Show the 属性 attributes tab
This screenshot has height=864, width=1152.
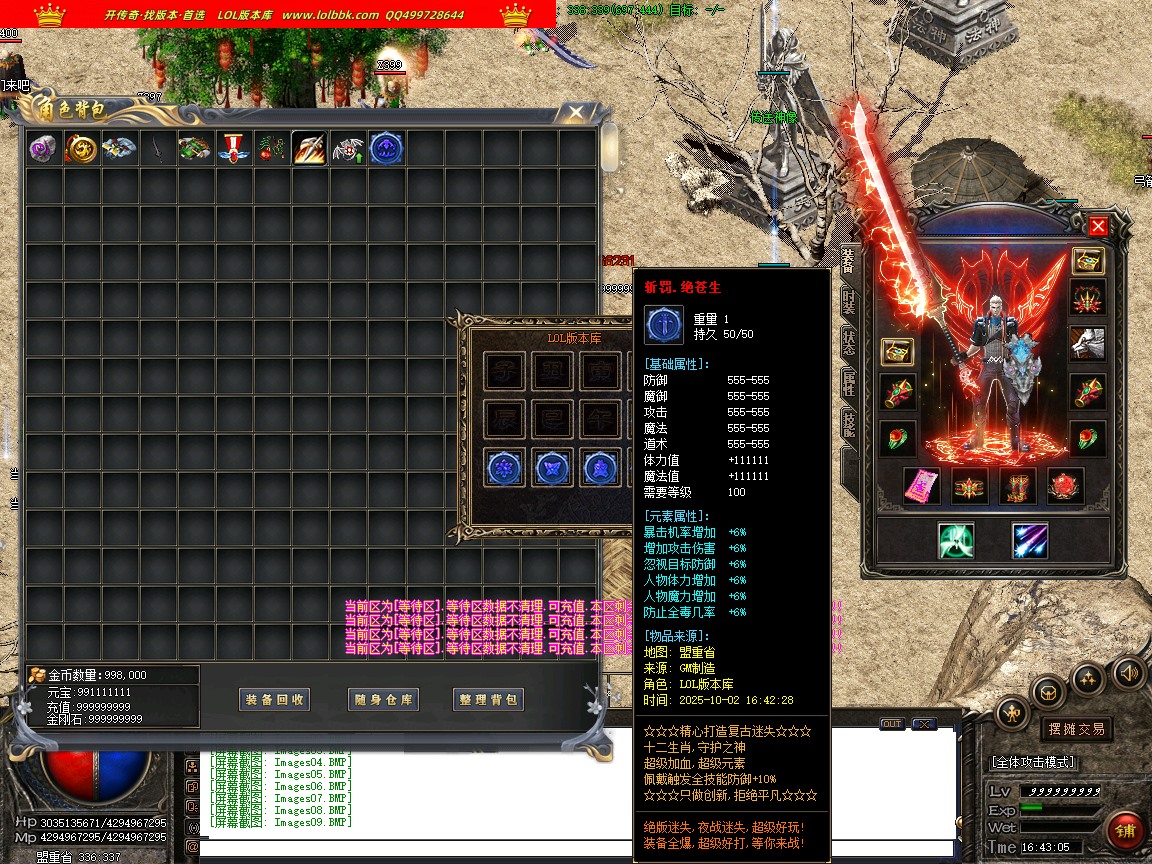(x=849, y=382)
